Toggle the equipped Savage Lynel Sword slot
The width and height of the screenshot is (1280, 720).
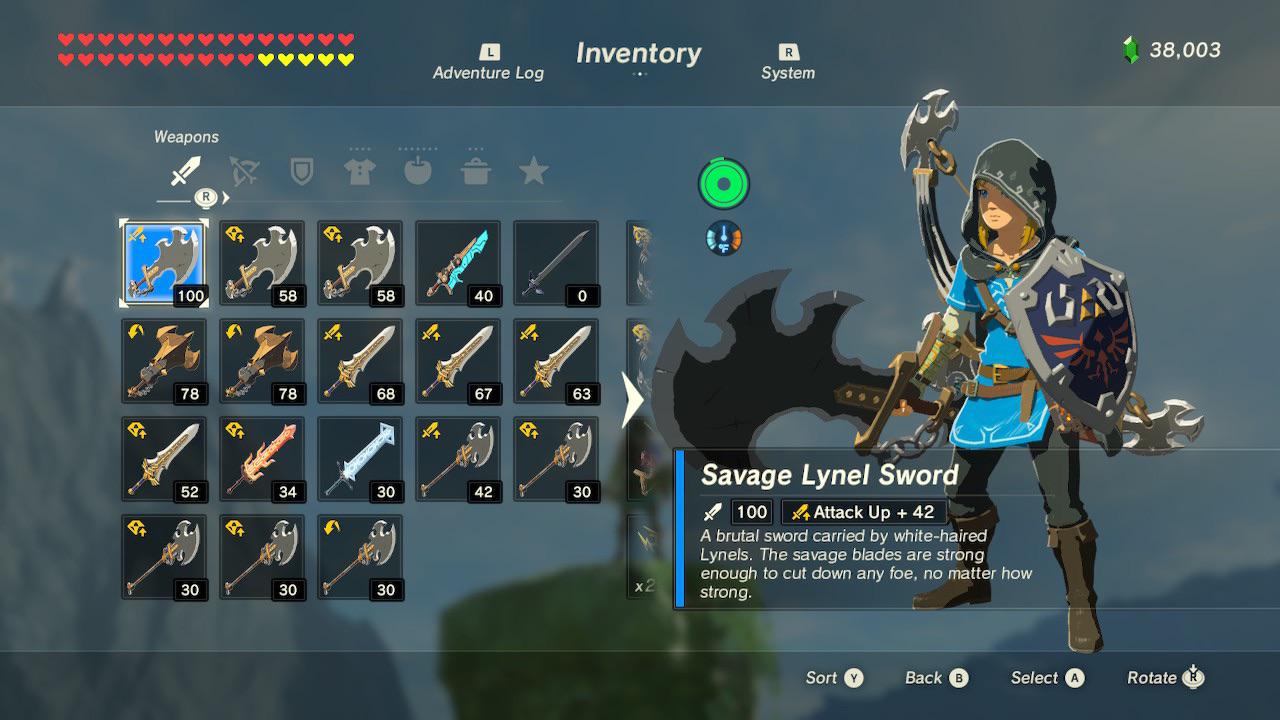click(x=163, y=262)
